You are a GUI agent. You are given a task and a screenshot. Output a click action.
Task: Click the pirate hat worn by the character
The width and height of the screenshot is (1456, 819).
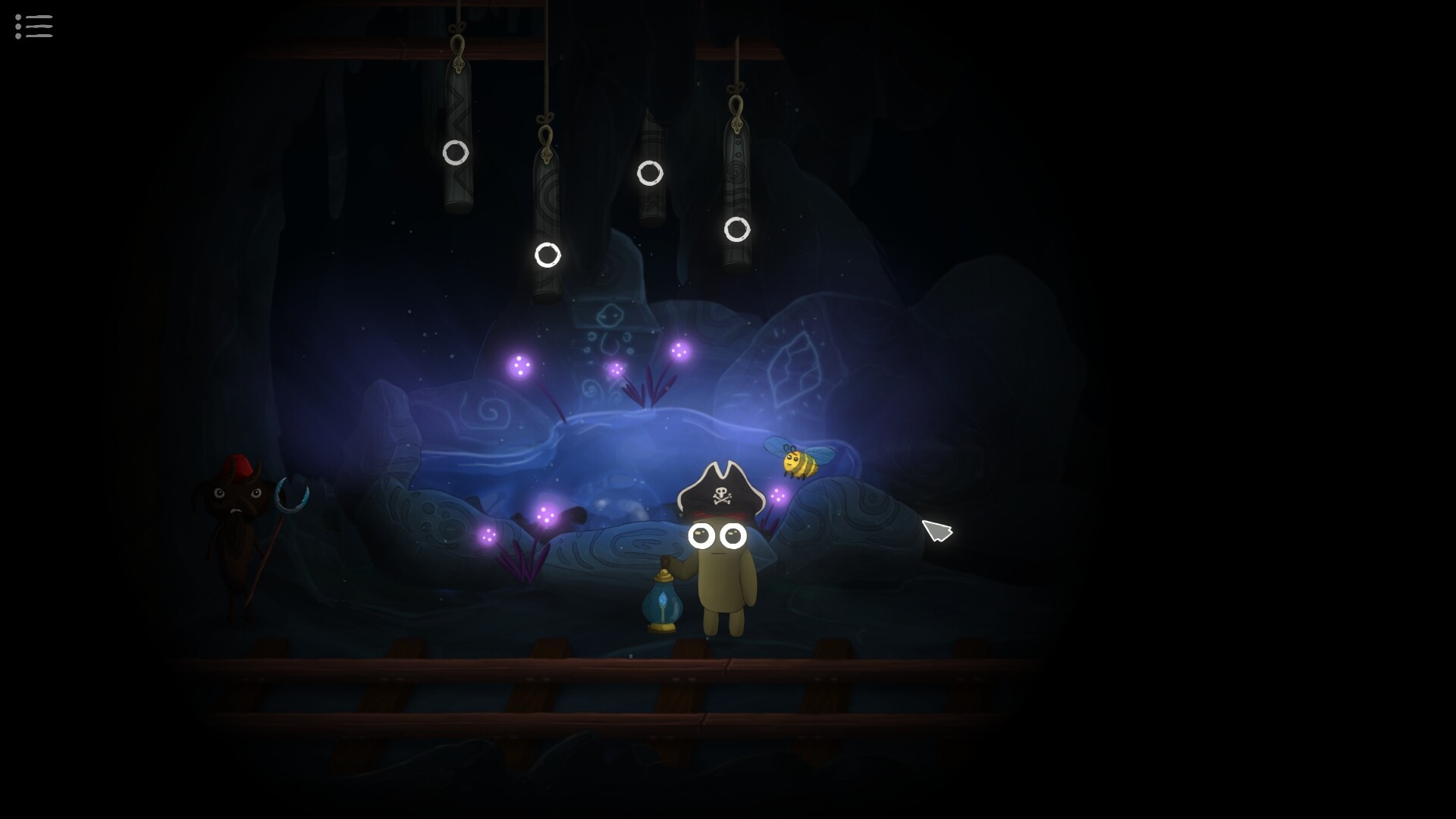click(720, 478)
